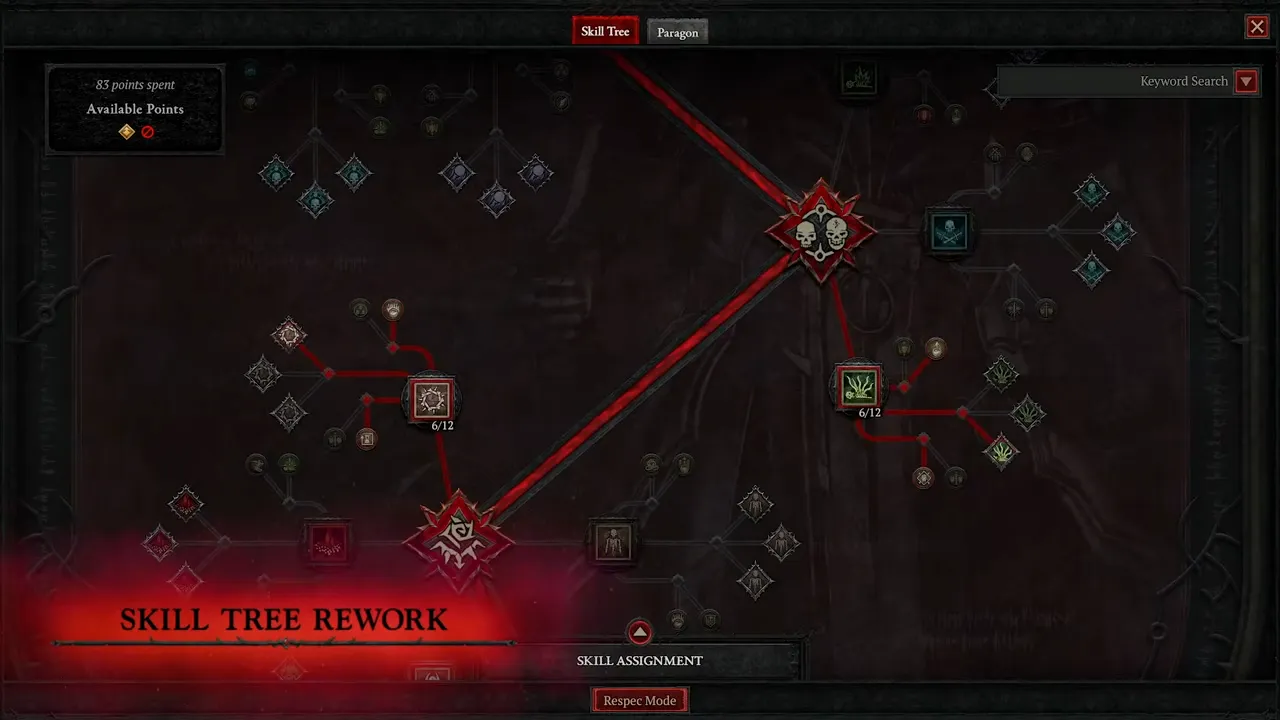Viewport: 1280px width, 720px height.
Task: Enable Respec Mode
Action: [x=640, y=700]
